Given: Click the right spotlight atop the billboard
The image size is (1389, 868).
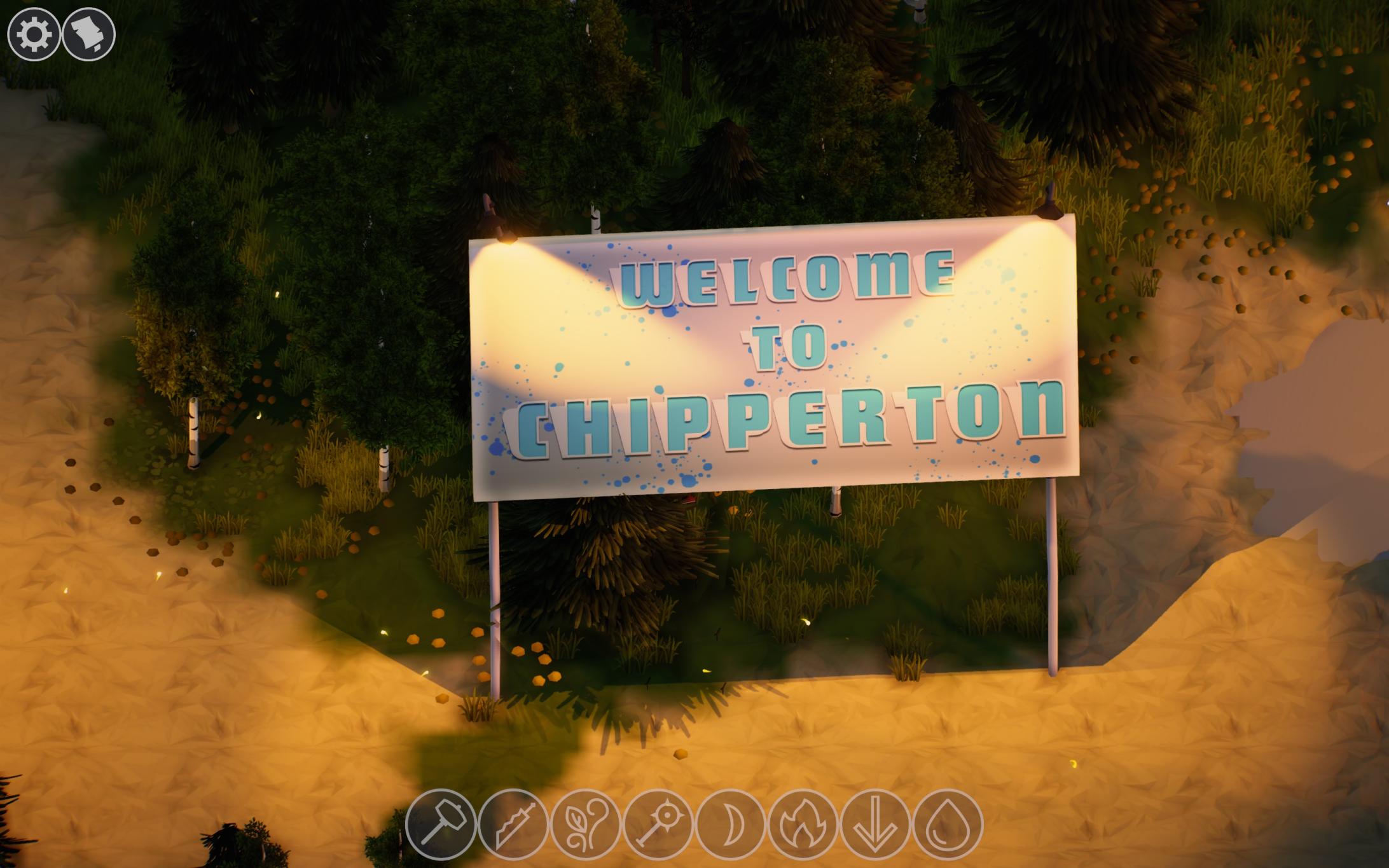Looking at the screenshot, I should [x=1049, y=210].
